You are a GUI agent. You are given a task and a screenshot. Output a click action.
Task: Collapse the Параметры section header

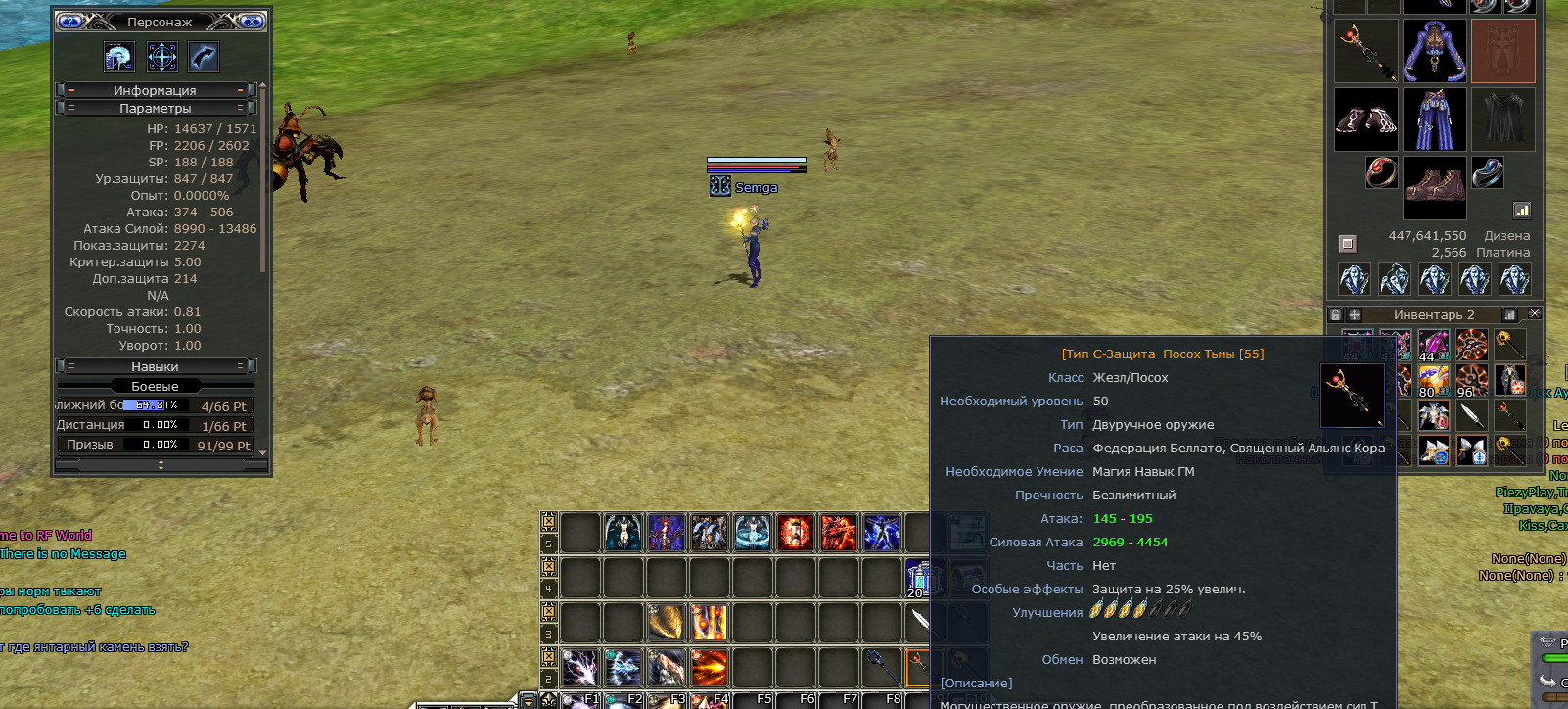coord(155,108)
